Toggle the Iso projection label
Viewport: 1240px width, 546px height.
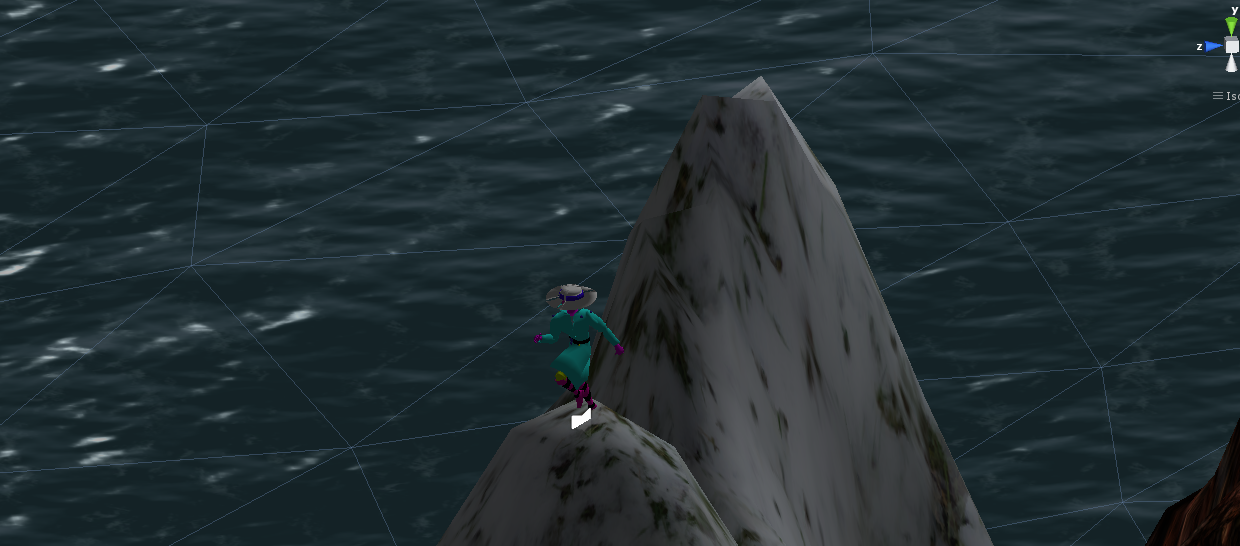pyautogui.click(x=1227, y=96)
